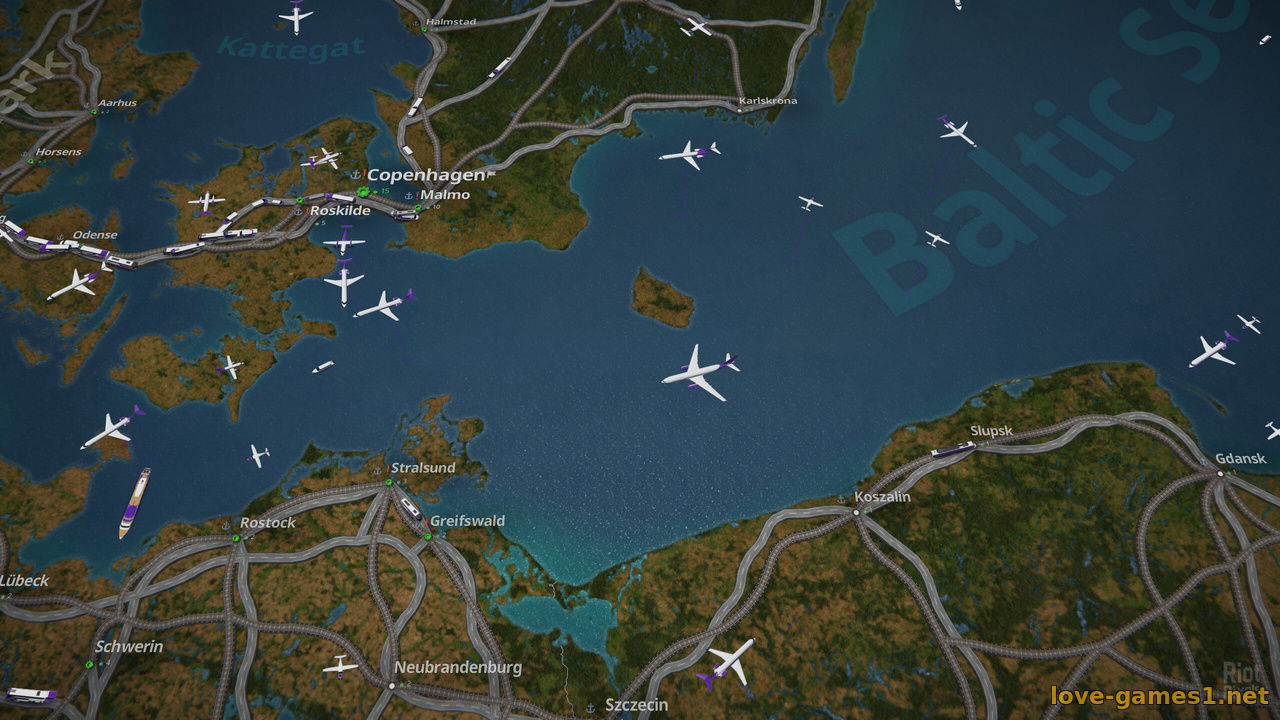
Task: Select the Karlskrona city label
Action: point(767,101)
